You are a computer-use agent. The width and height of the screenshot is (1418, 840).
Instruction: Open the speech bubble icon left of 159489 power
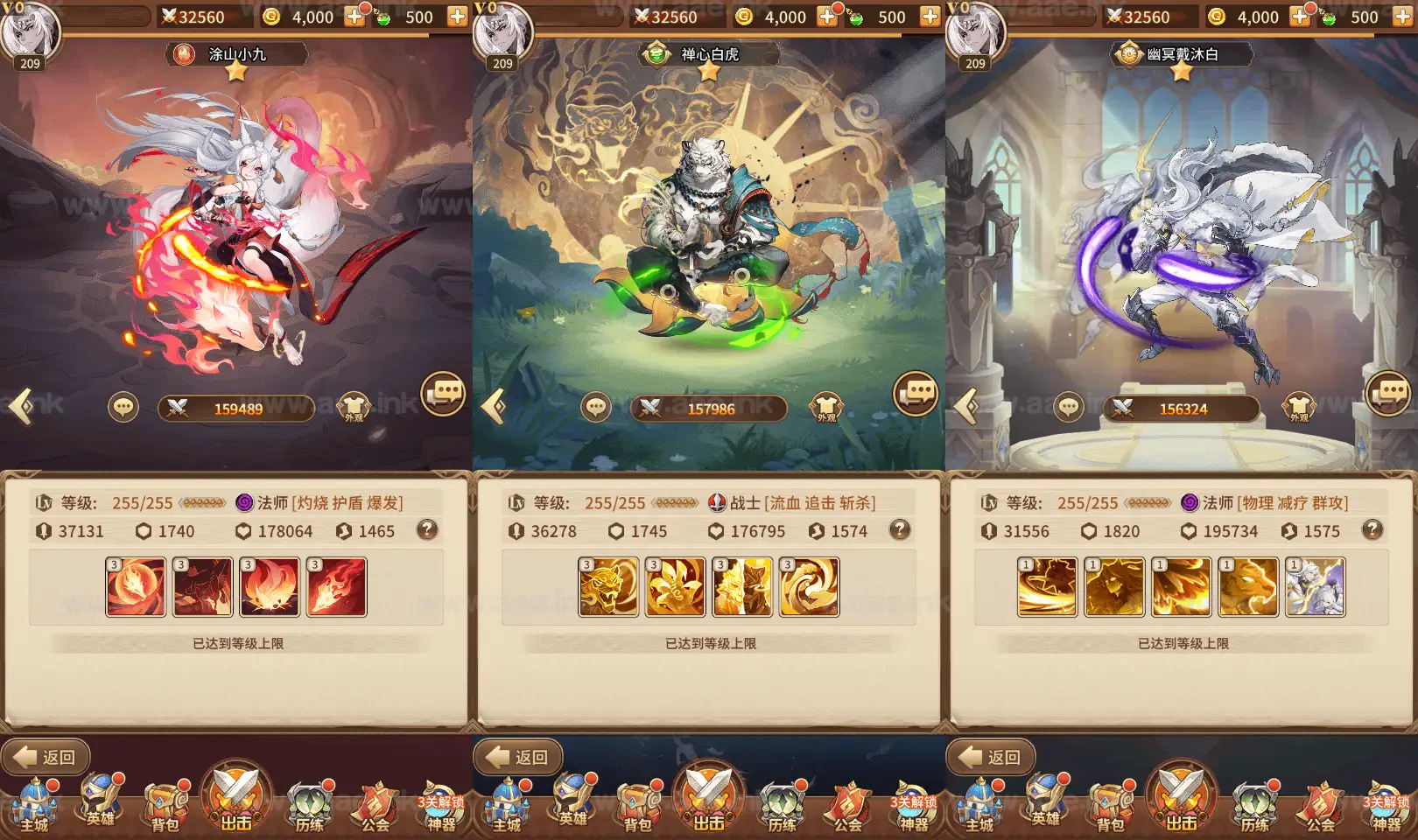[123, 407]
